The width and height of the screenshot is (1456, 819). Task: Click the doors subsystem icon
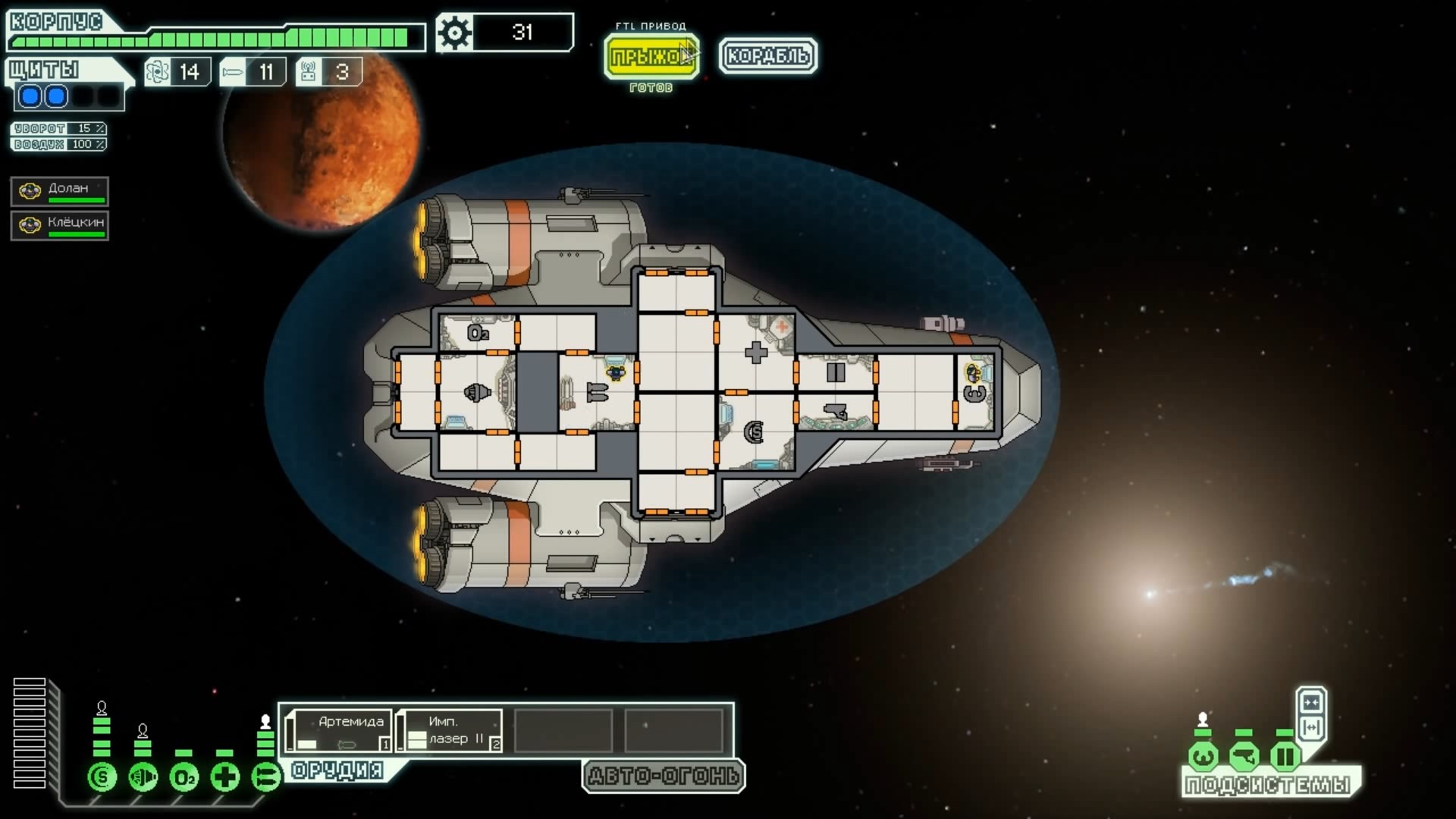(x=1285, y=756)
